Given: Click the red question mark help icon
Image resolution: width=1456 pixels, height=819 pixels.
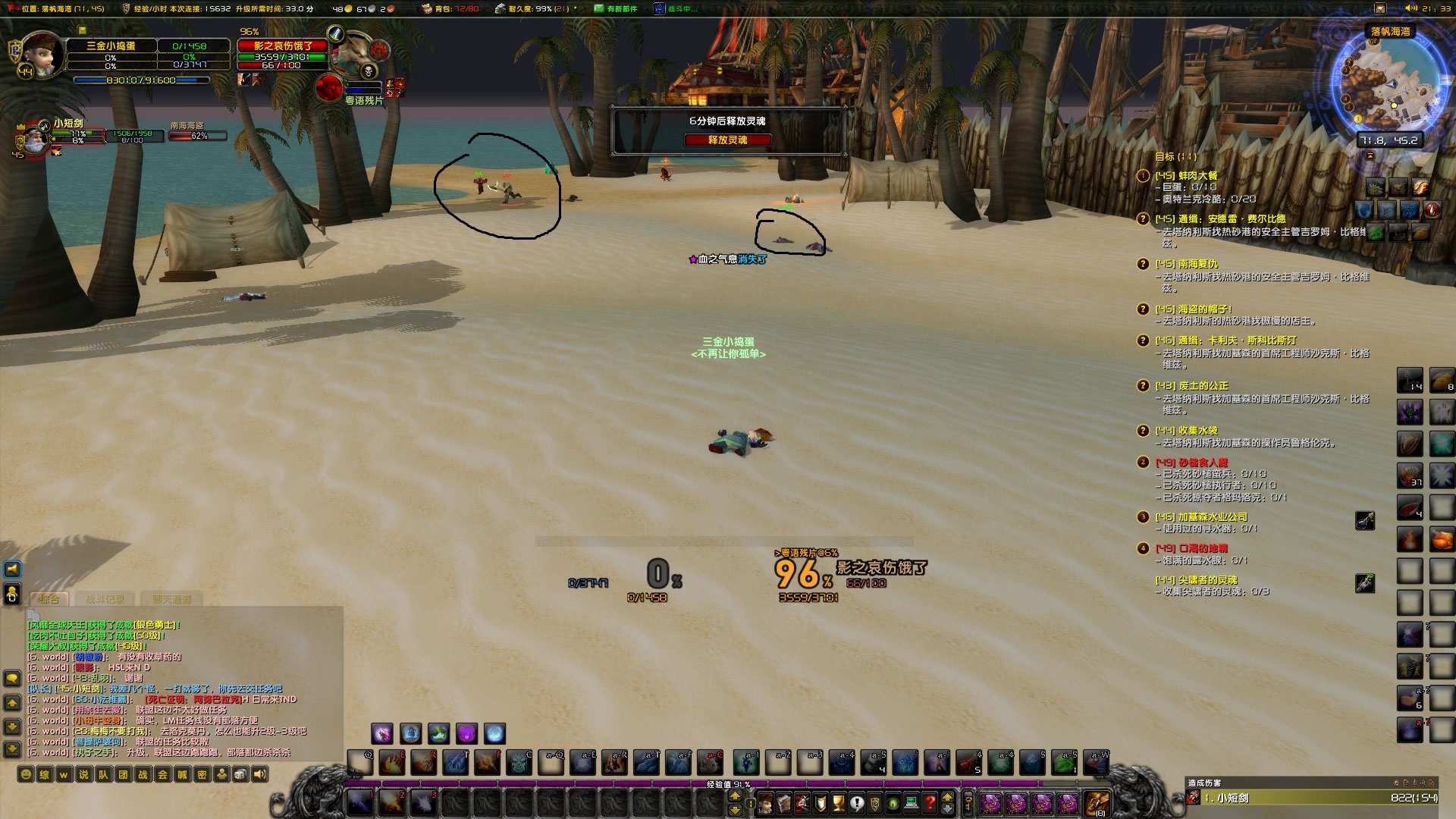Looking at the screenshot, I should click(x=929, y=802).
